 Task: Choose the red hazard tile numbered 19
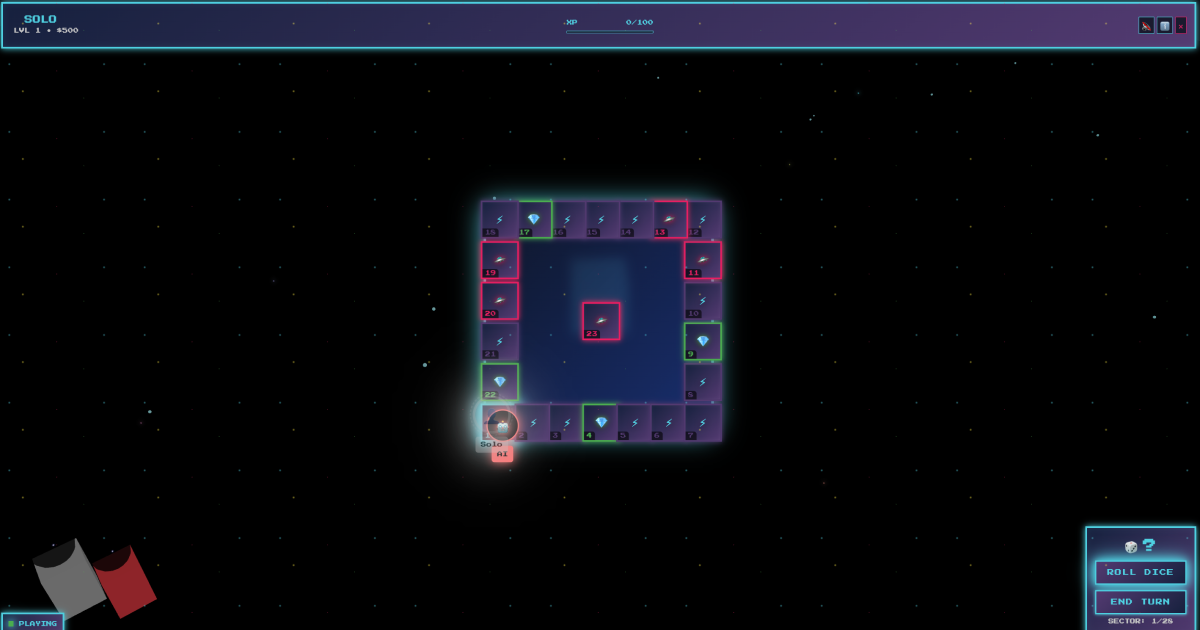[500, 260]
